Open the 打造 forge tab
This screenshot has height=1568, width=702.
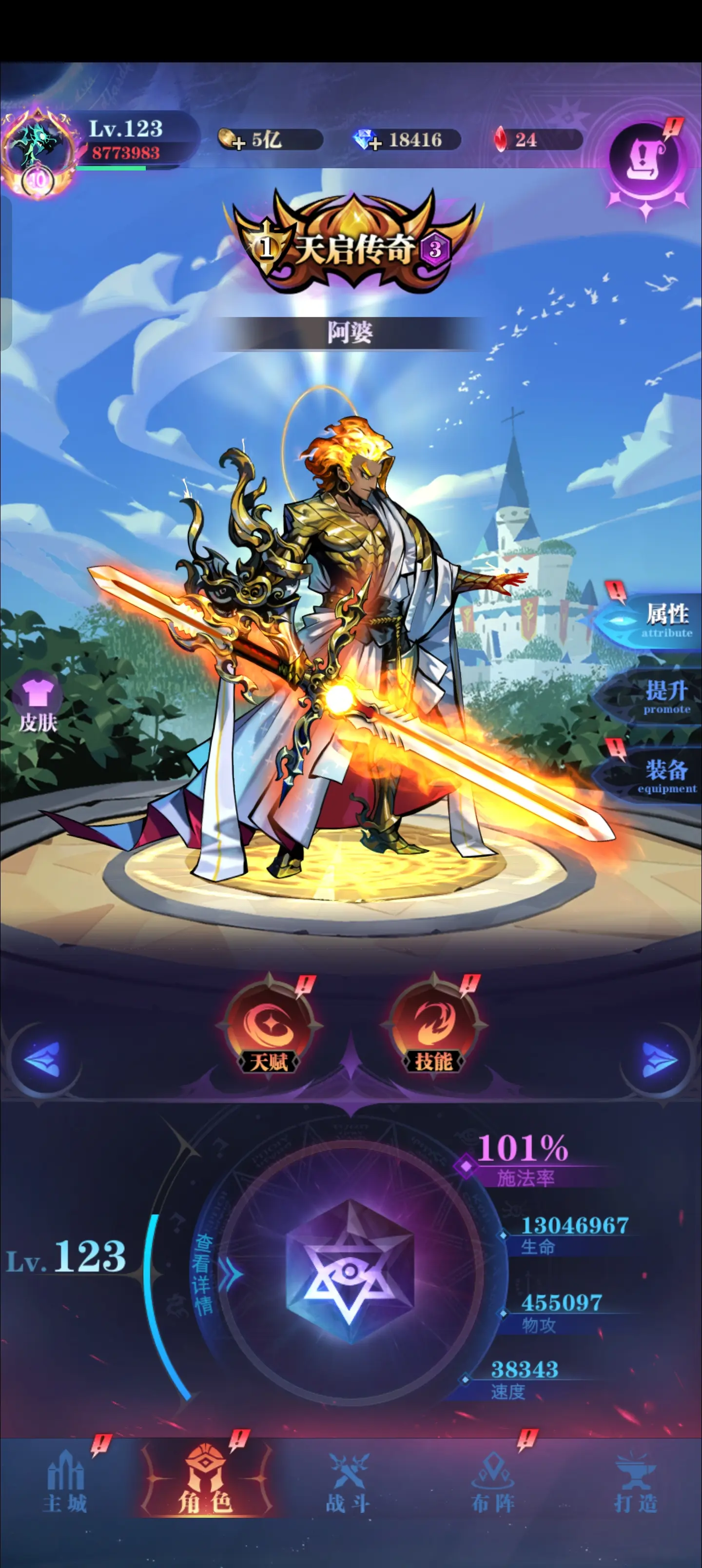tap(636, 1485)
